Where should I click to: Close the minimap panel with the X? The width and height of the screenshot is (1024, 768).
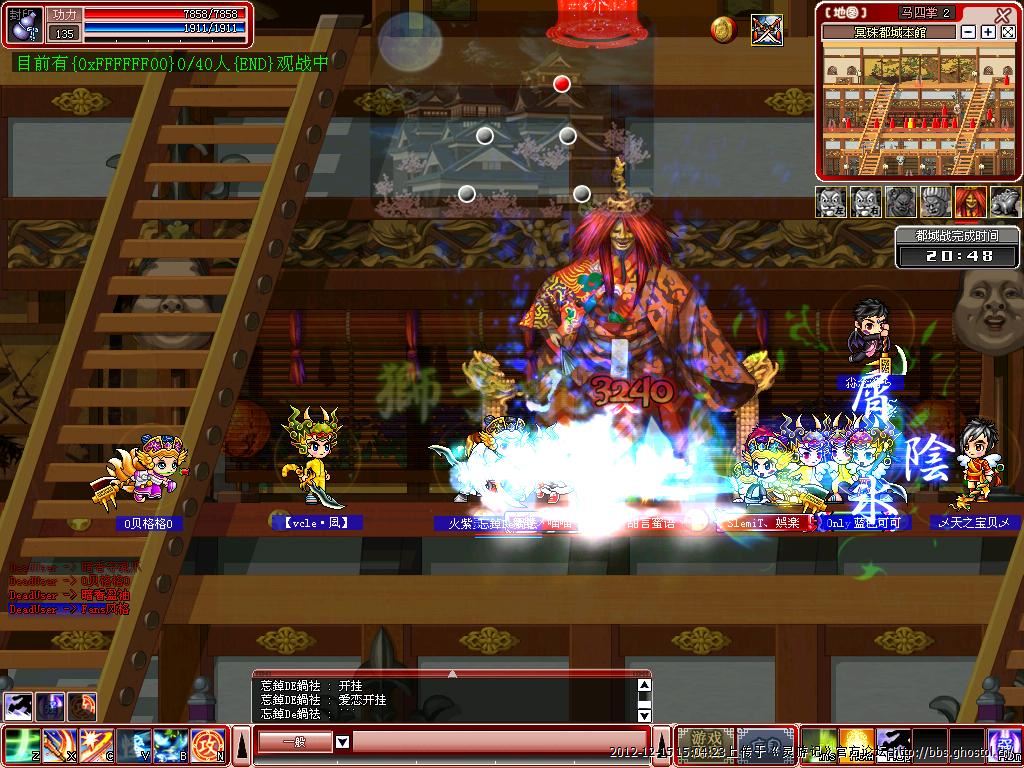click(1003, 14)
